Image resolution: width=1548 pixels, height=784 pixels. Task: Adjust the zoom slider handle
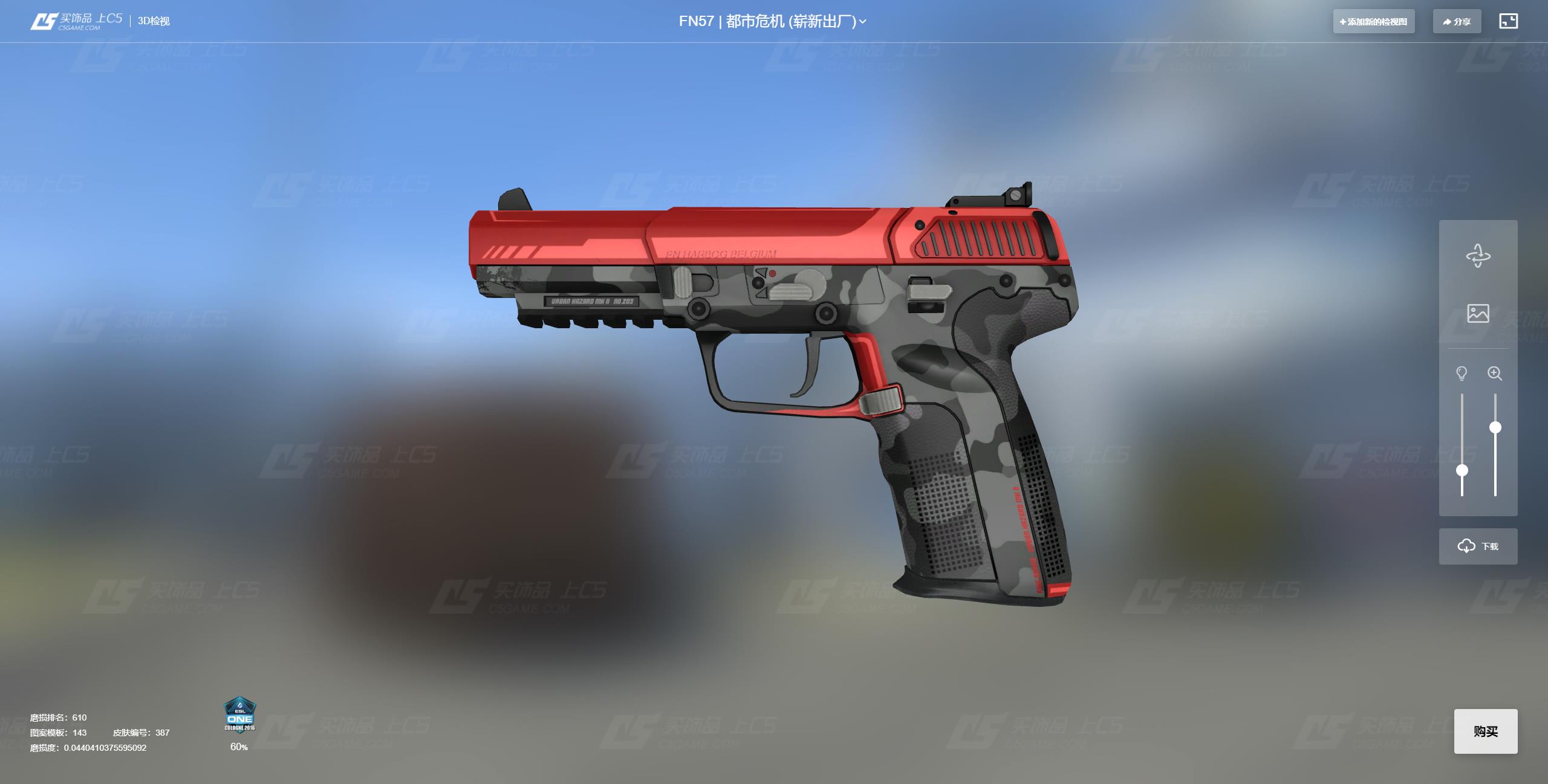1495,427
